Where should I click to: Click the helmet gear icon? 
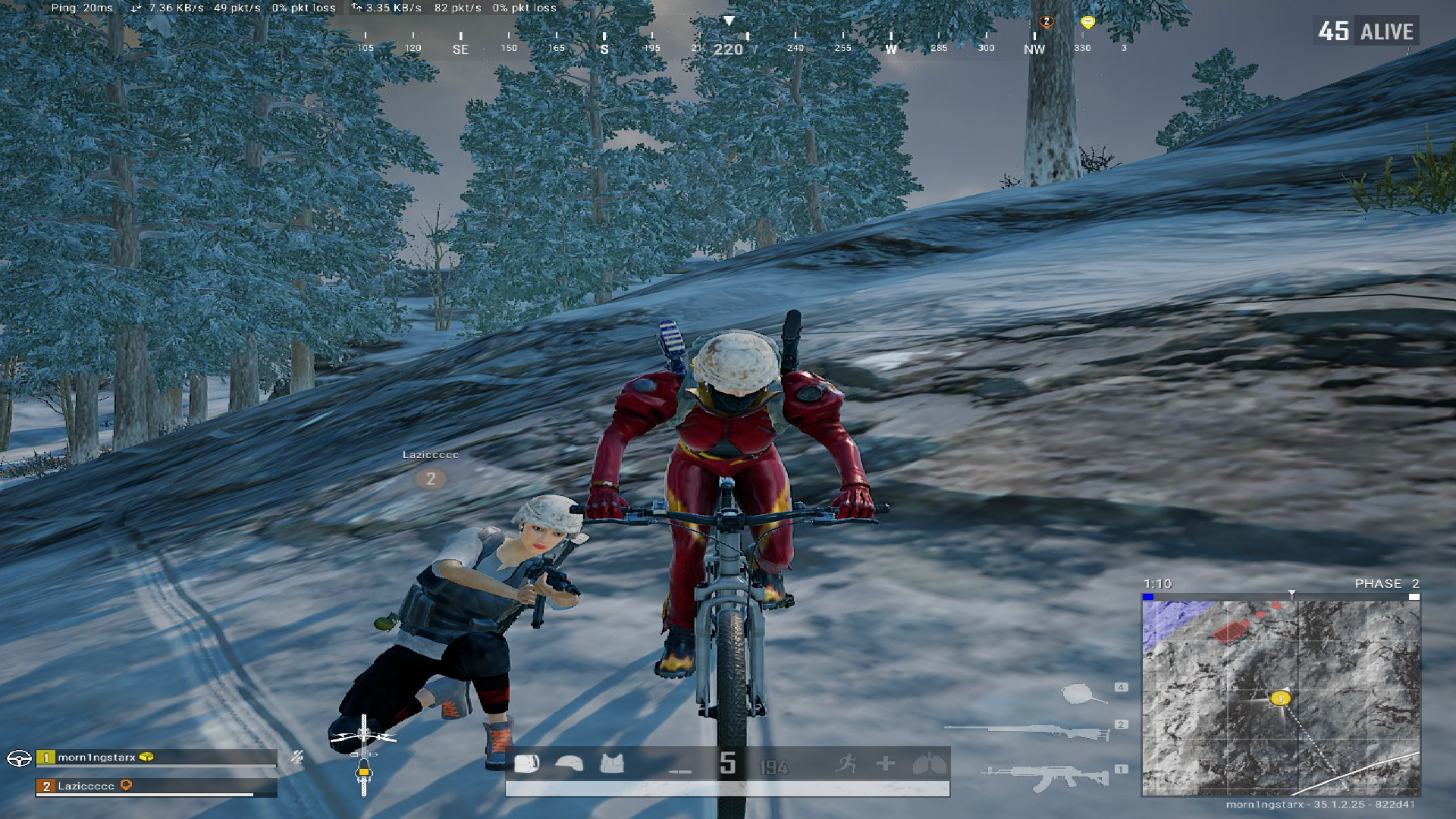(x=569, y=764)
